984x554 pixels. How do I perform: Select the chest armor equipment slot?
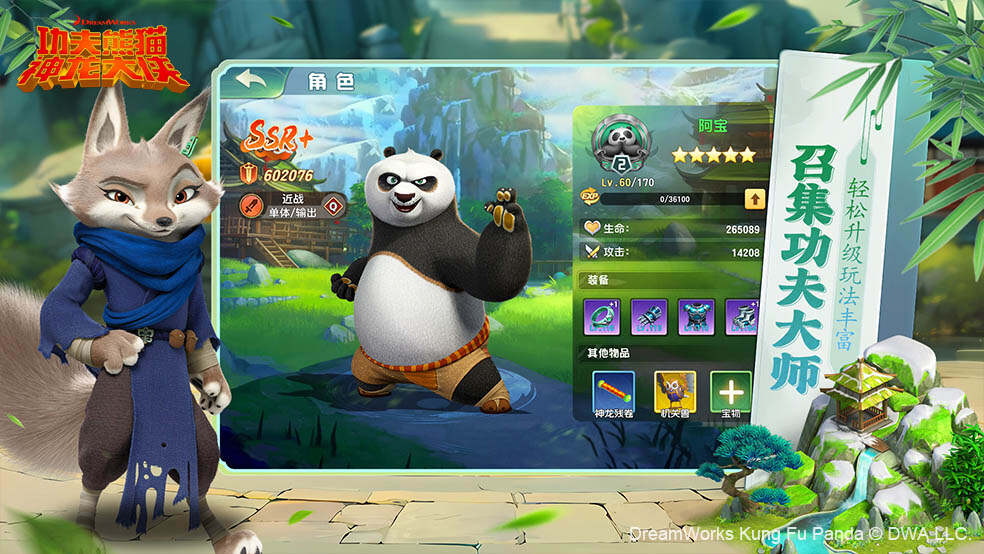click(696, 315)
